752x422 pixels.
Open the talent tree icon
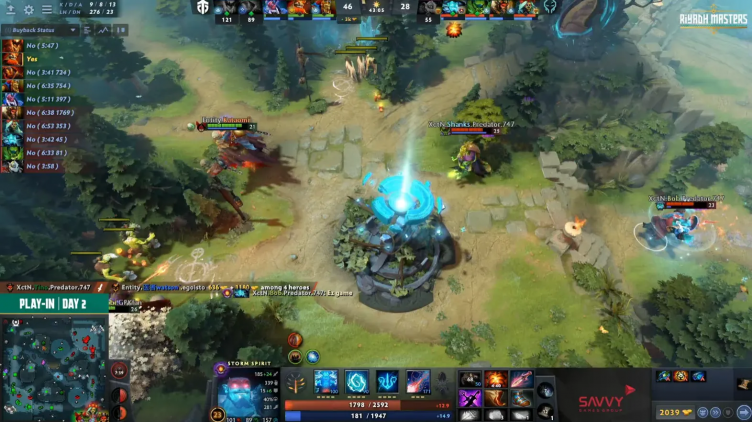tap(297, 382)
